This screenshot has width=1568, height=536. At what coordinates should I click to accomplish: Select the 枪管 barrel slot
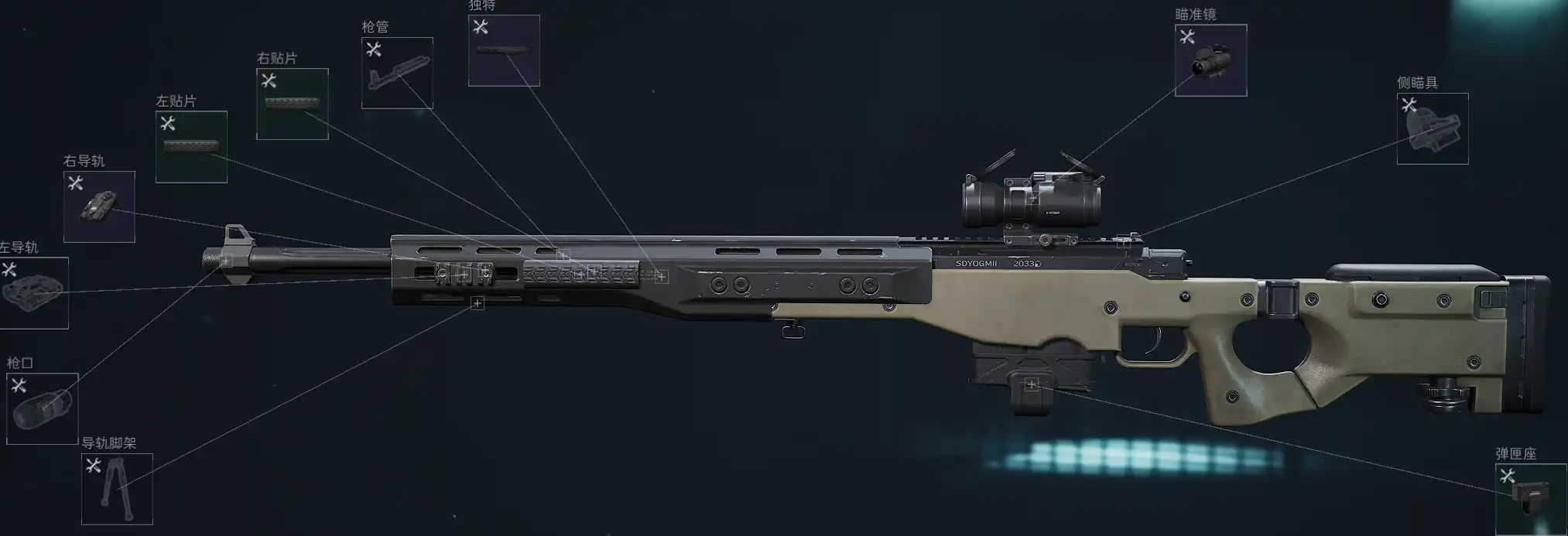(x=397, y=73)
